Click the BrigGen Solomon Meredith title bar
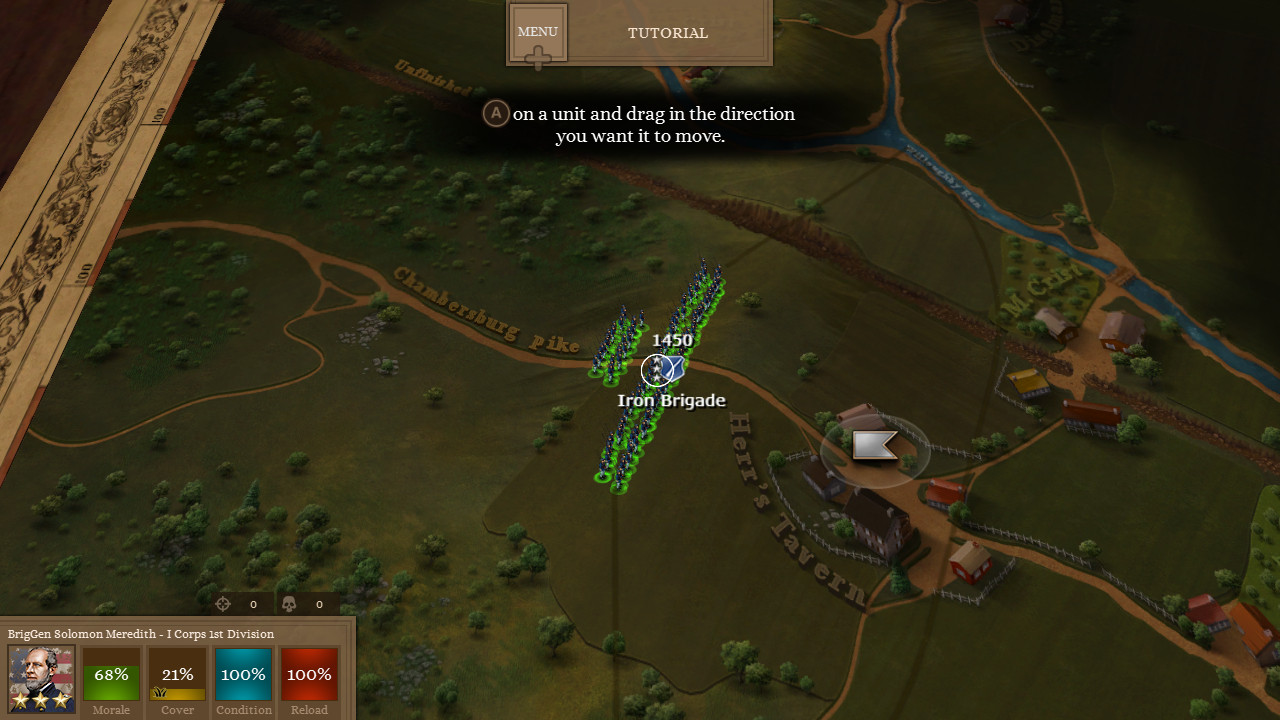This screenshot has width=1280, height=720. [140, 634]
